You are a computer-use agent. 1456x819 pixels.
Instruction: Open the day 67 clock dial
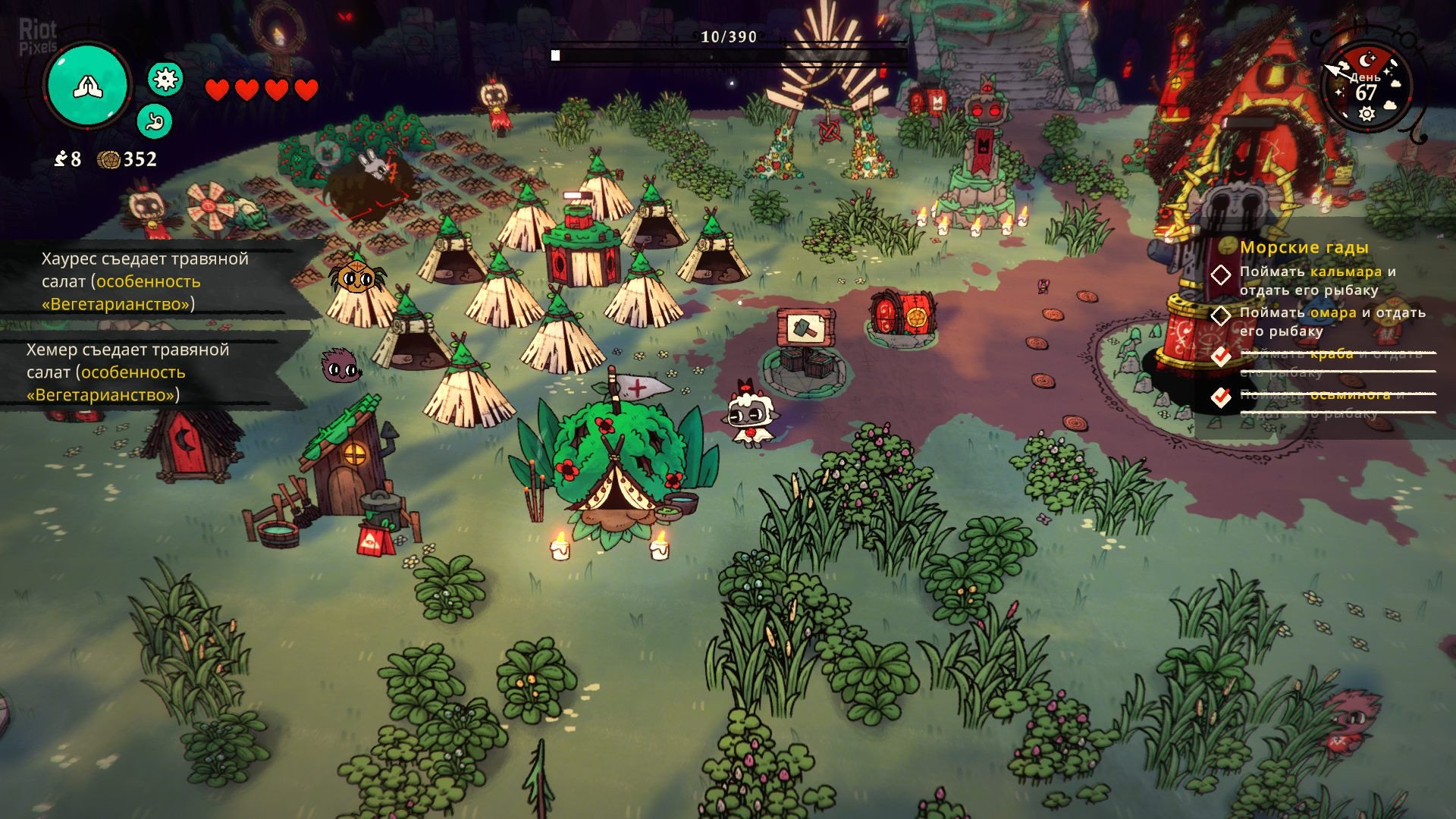[x=1366, y=87]
